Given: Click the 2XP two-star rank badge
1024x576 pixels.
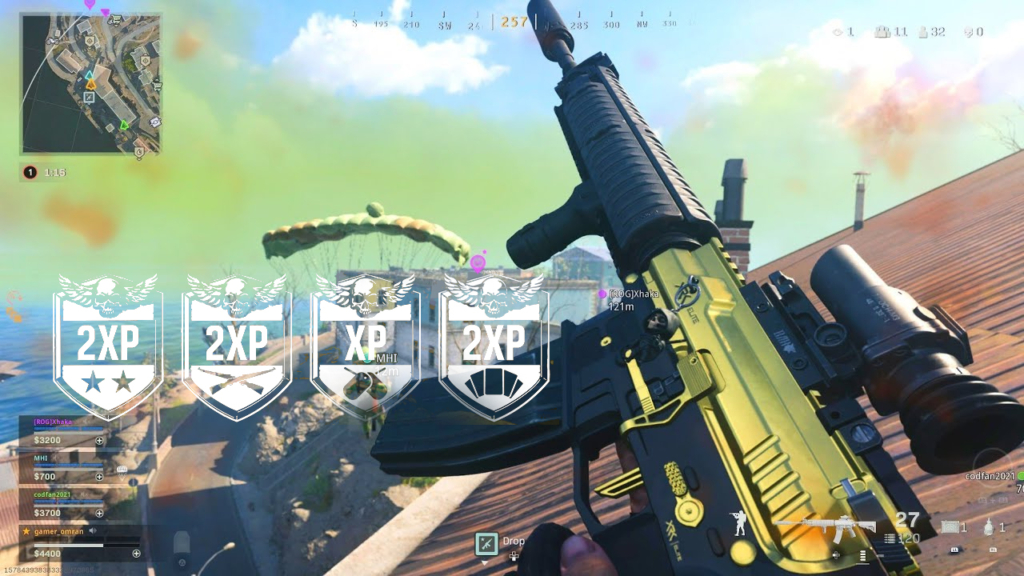Looking at the screenshot, I should pyautogui.click(x=108, y=343).
